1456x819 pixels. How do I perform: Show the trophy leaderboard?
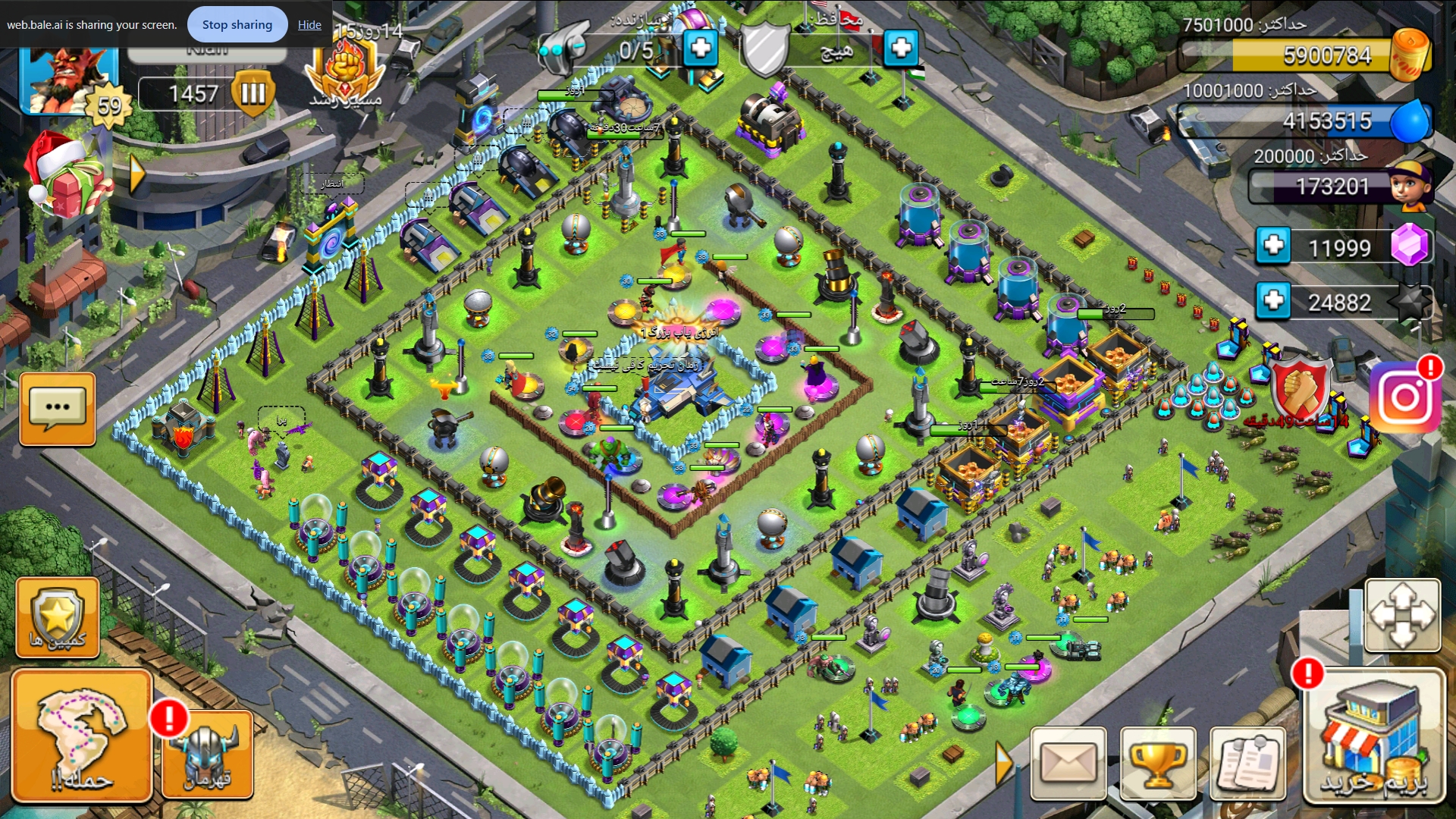[x=1158, y=763]
